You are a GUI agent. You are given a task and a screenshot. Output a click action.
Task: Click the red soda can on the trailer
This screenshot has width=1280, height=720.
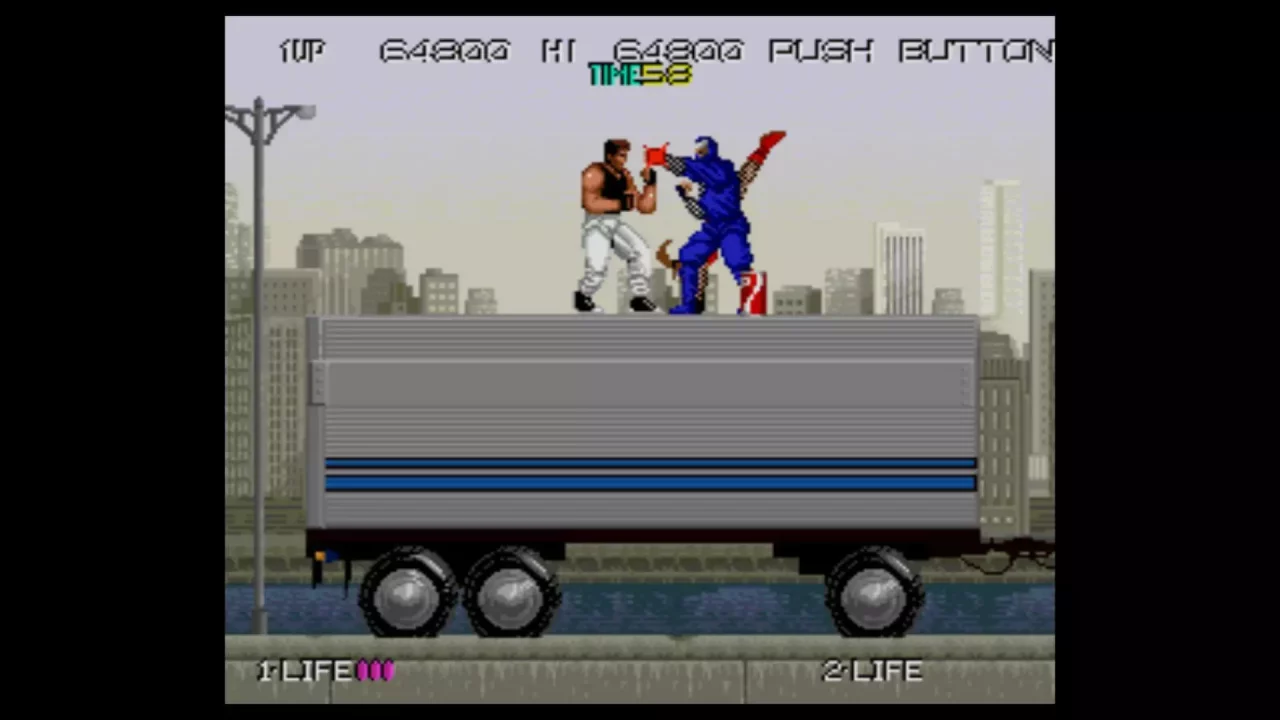tap(752, 290)
